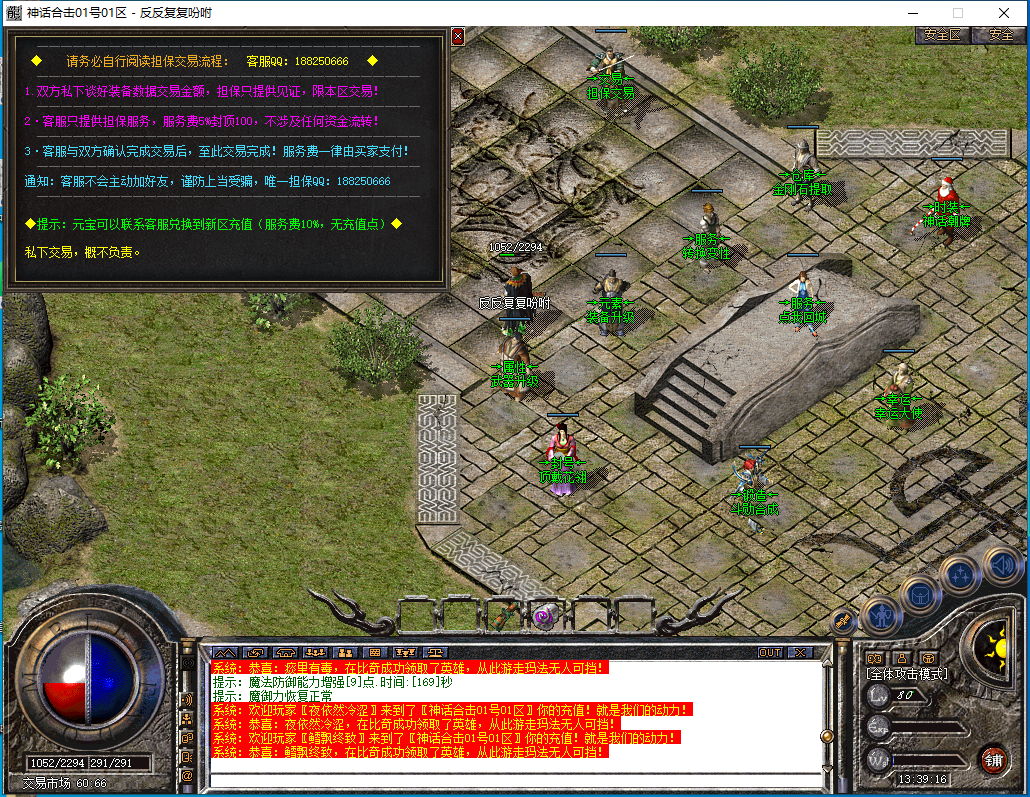Click the OUT button above the chat
Screen dimensions: 1030x797
coord(770,652)
